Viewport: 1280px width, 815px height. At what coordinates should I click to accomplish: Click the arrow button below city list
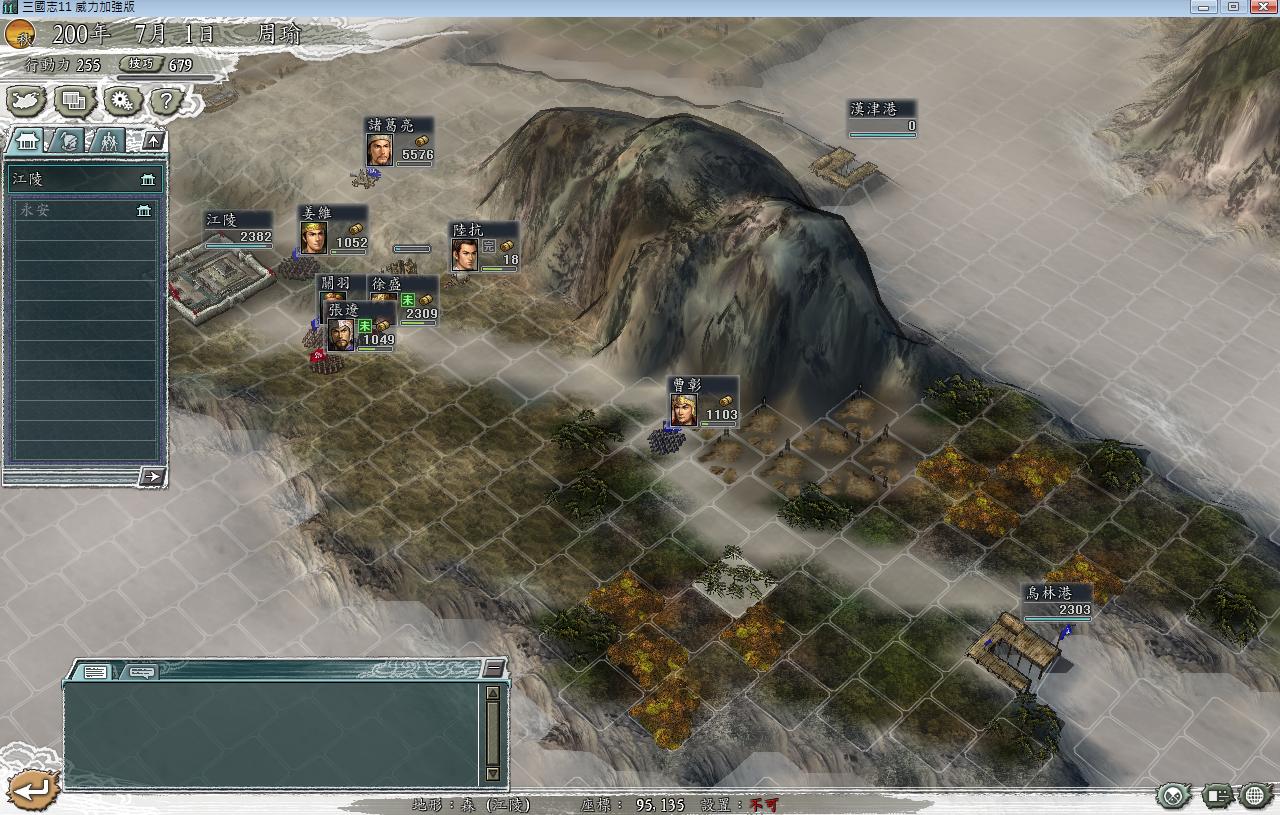click(x=151, y=476)
